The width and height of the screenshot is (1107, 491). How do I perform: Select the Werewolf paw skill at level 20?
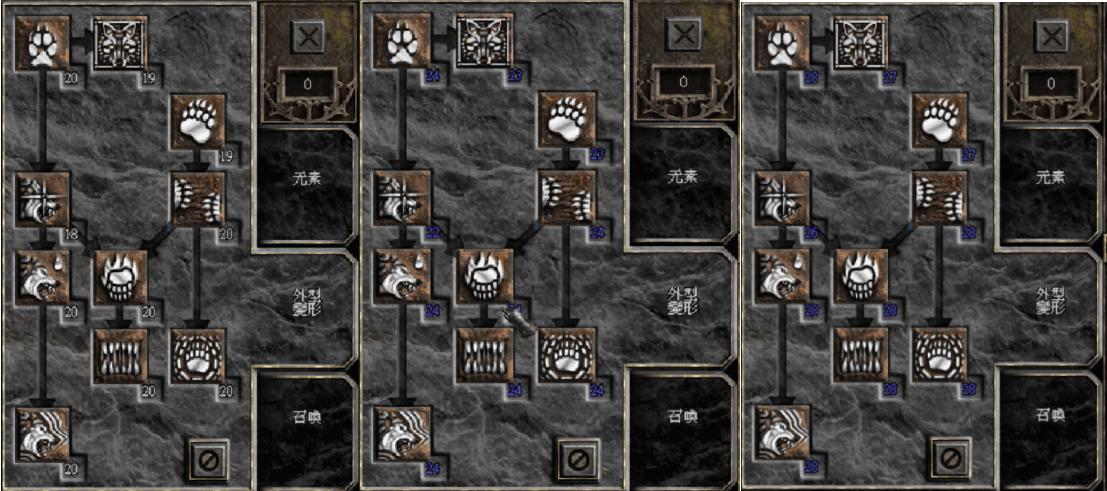click(x=42, y=44)
